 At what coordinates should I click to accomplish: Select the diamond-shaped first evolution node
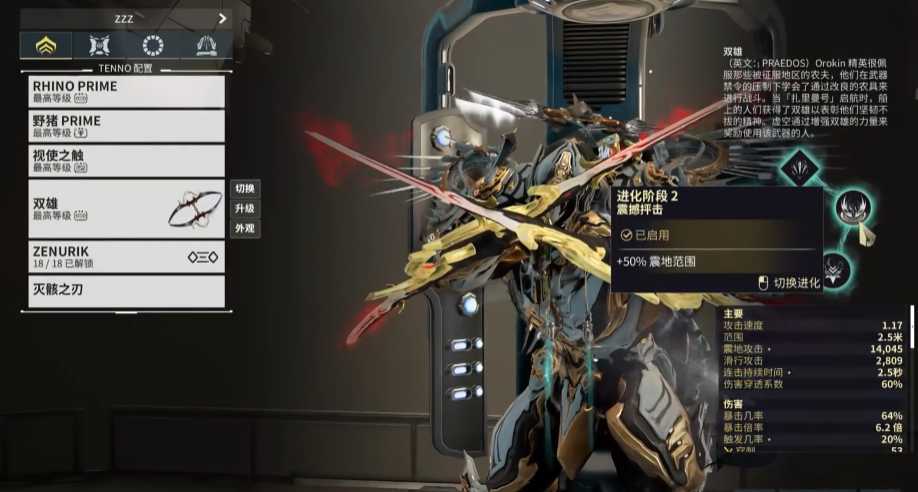click(800, 168)
